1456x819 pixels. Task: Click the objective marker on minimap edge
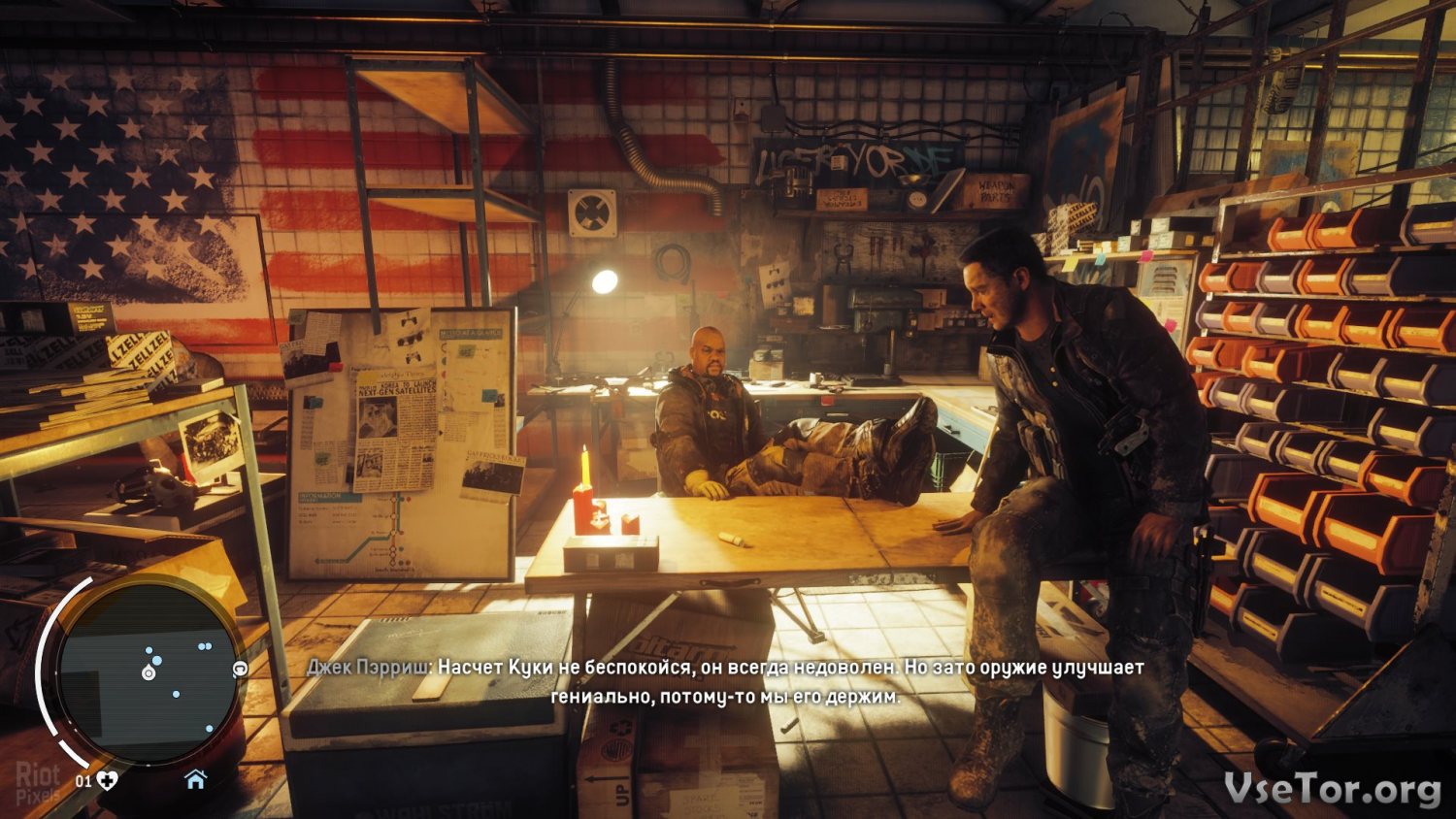click(240, 669)
